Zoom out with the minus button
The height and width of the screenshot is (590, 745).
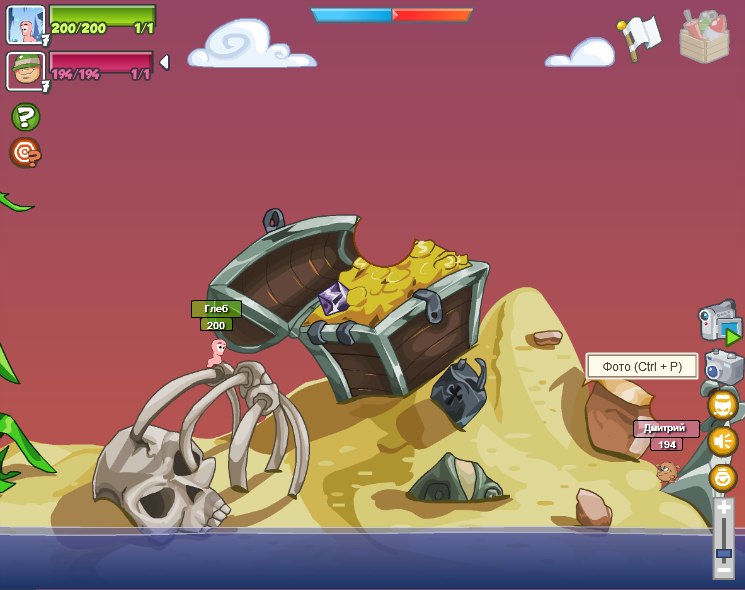(723, 569)
